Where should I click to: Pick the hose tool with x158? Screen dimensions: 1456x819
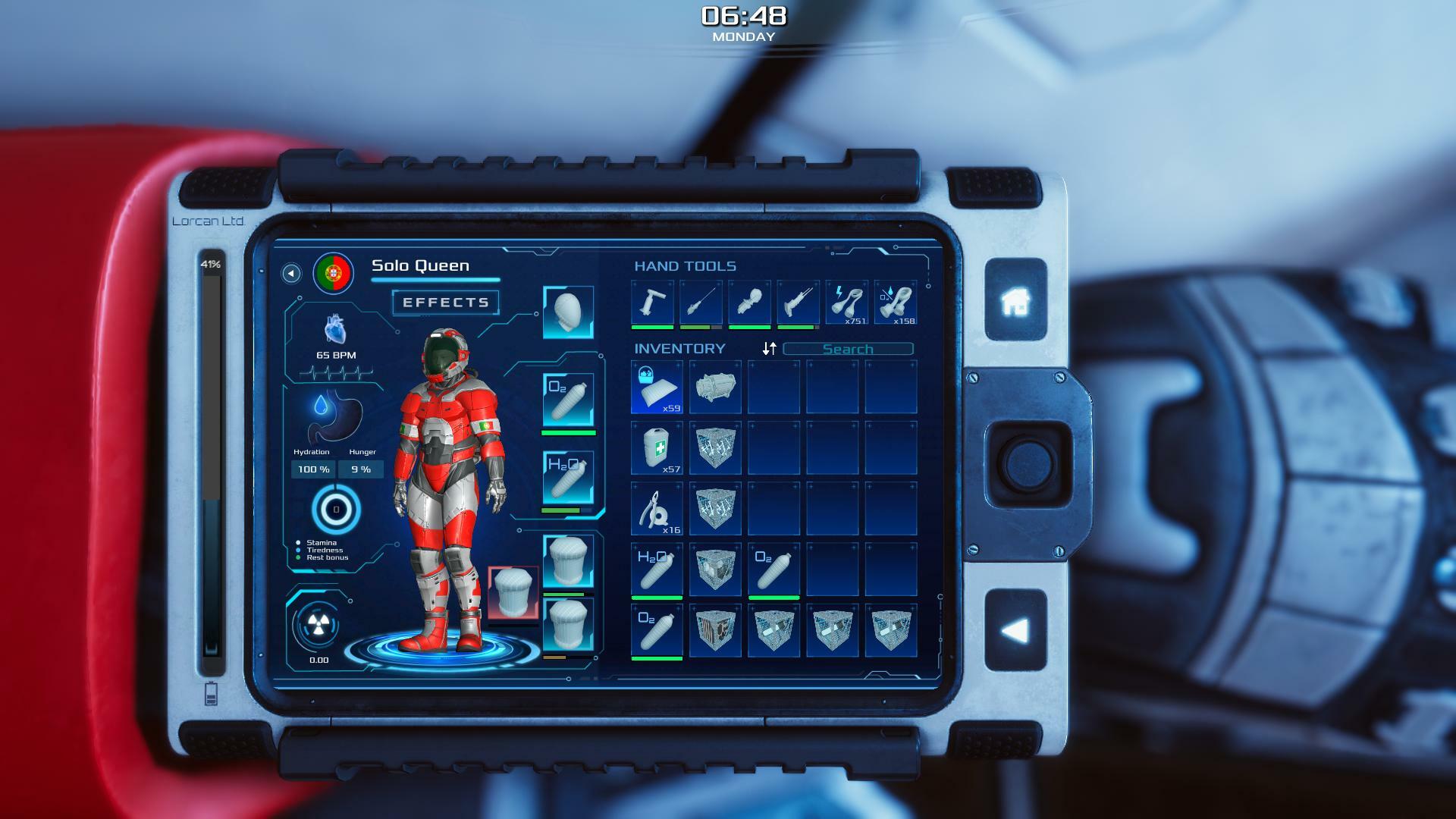(x=895, y=303)
